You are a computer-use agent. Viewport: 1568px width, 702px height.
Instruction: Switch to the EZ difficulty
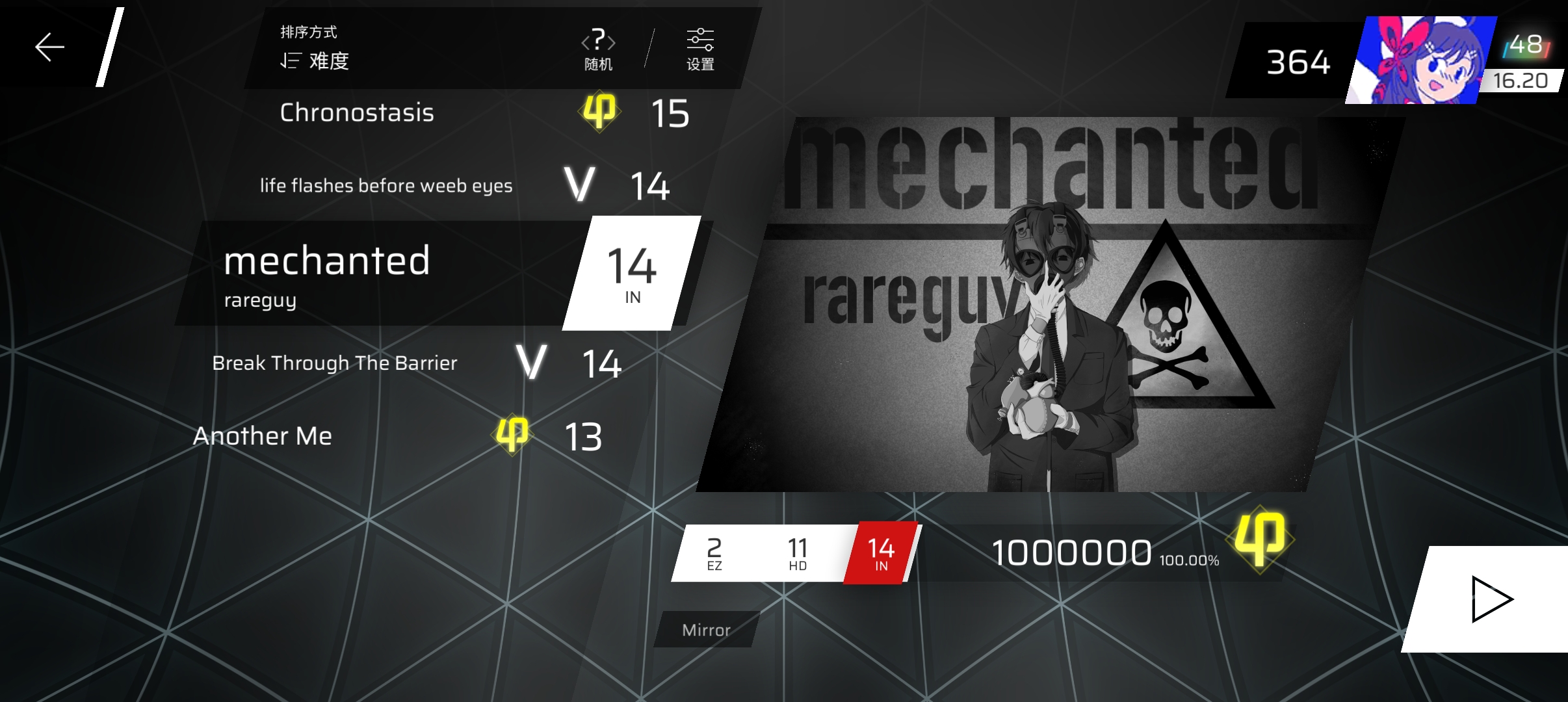(x=714, y=552)
